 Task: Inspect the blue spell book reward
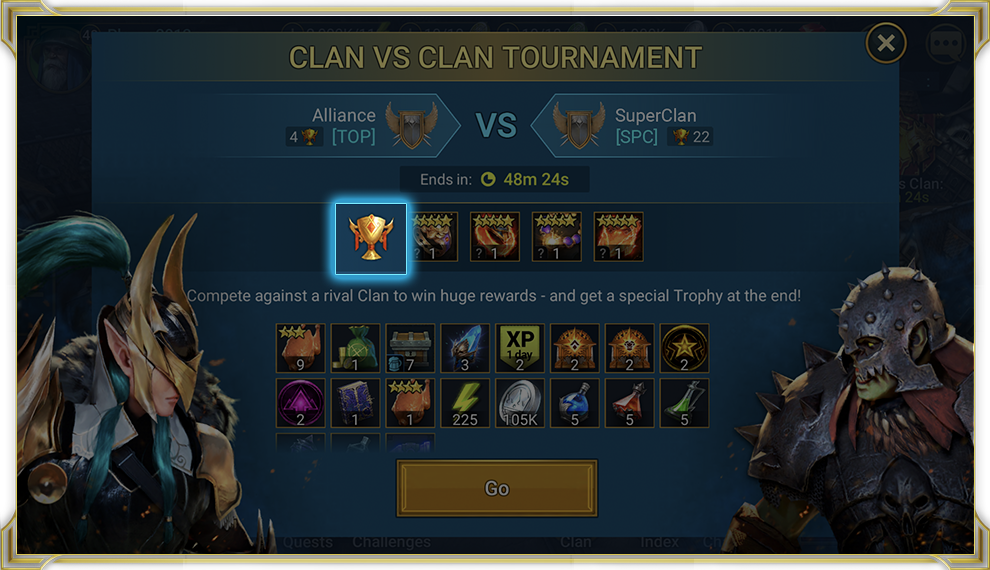(355, 402)
